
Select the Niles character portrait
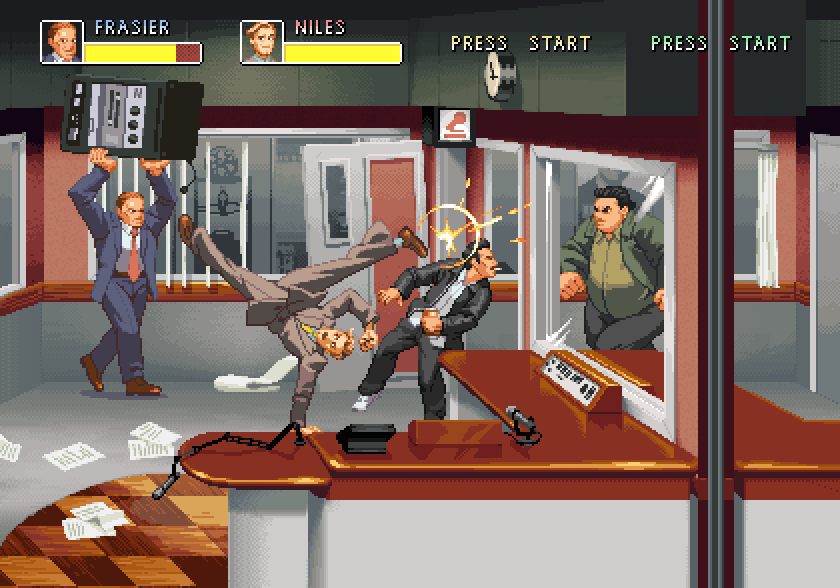coord(261,41)
